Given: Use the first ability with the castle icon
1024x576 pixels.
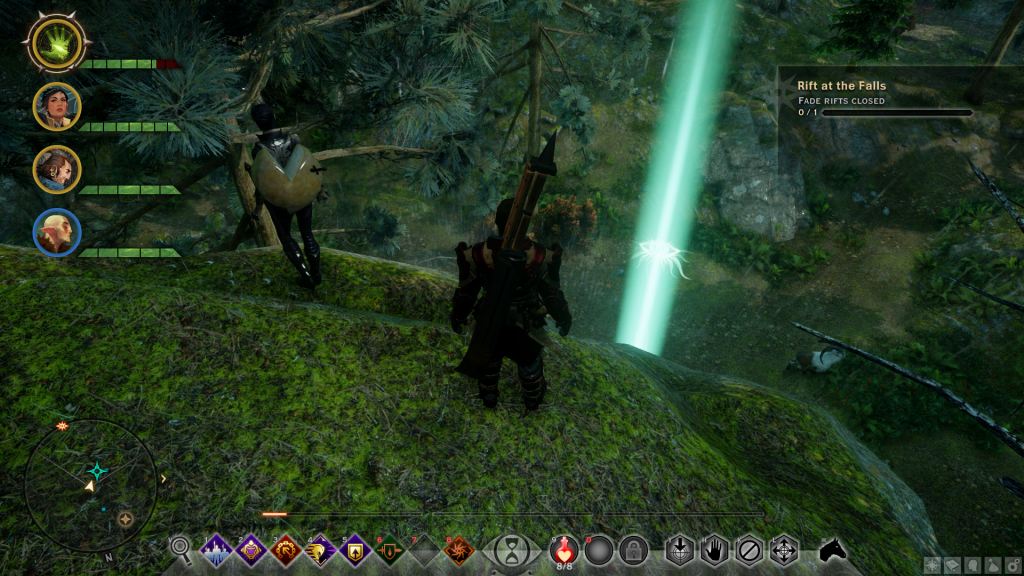Looking at the screenshot, I should 217,550.
